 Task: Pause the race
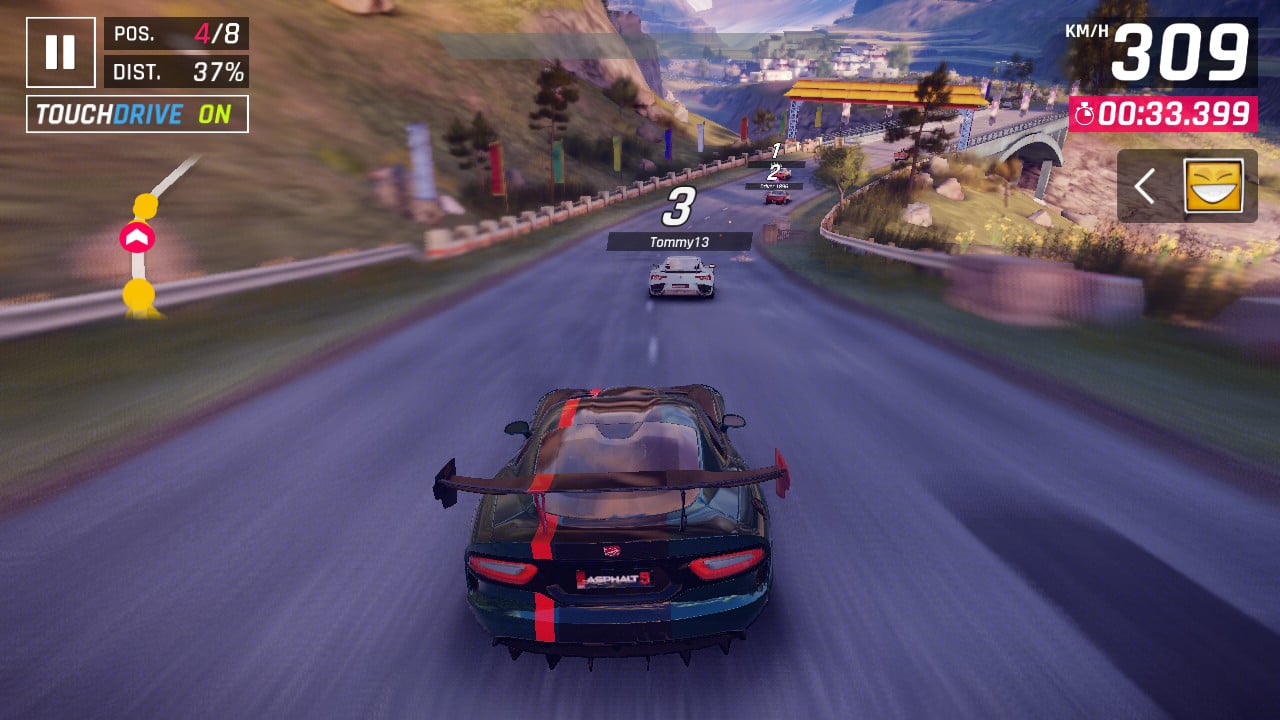tap(61, 52)
